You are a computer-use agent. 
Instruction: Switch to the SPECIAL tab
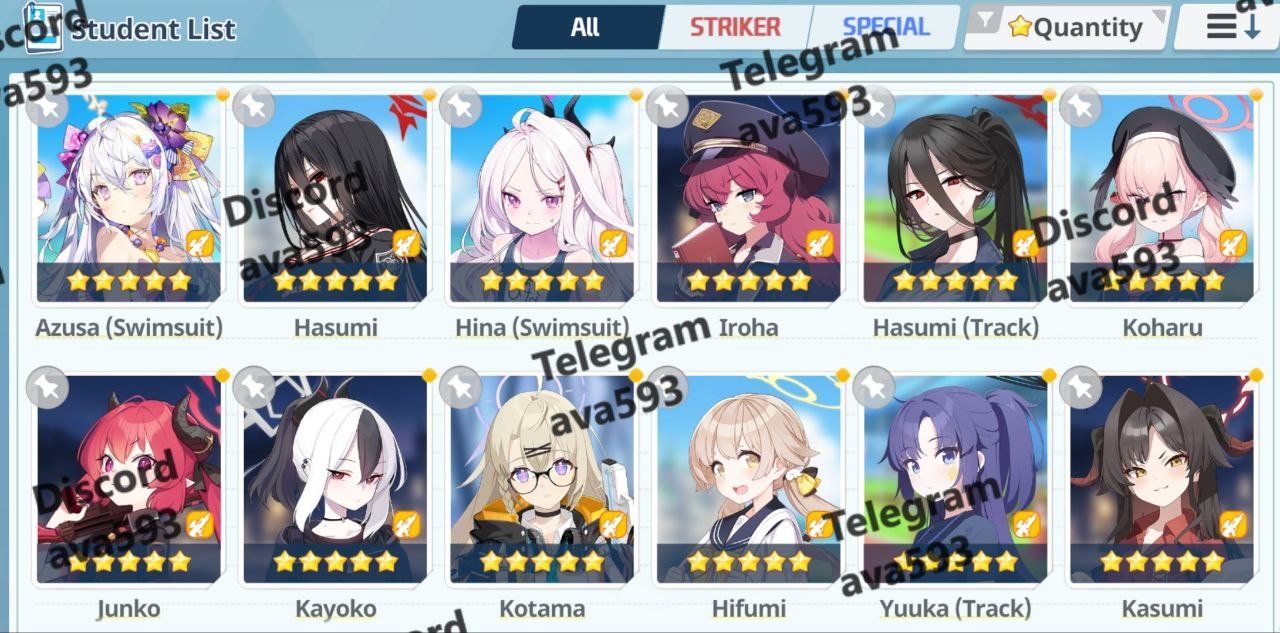point(885,27)
